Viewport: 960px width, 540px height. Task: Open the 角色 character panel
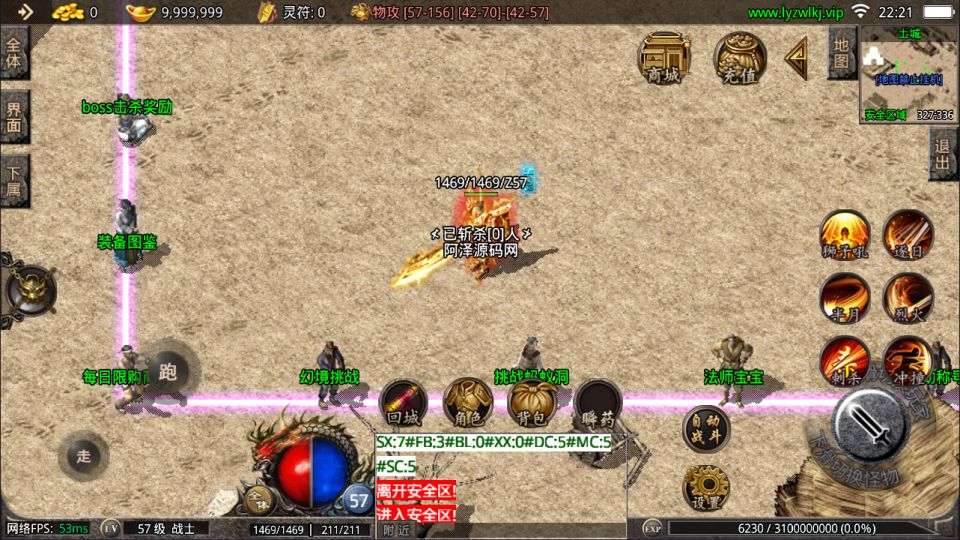(467, 403)
